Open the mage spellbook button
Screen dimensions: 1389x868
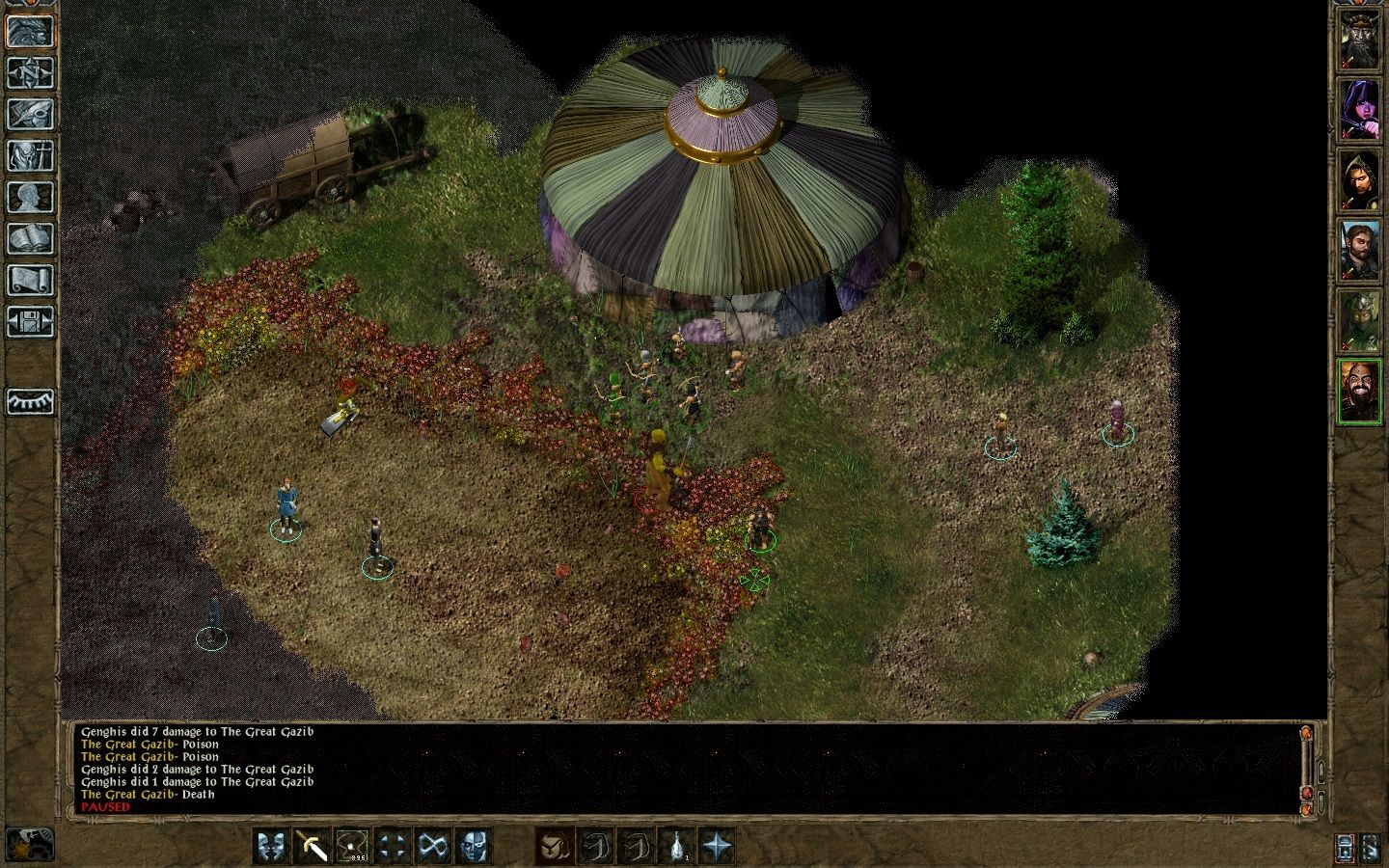[30, 238]
